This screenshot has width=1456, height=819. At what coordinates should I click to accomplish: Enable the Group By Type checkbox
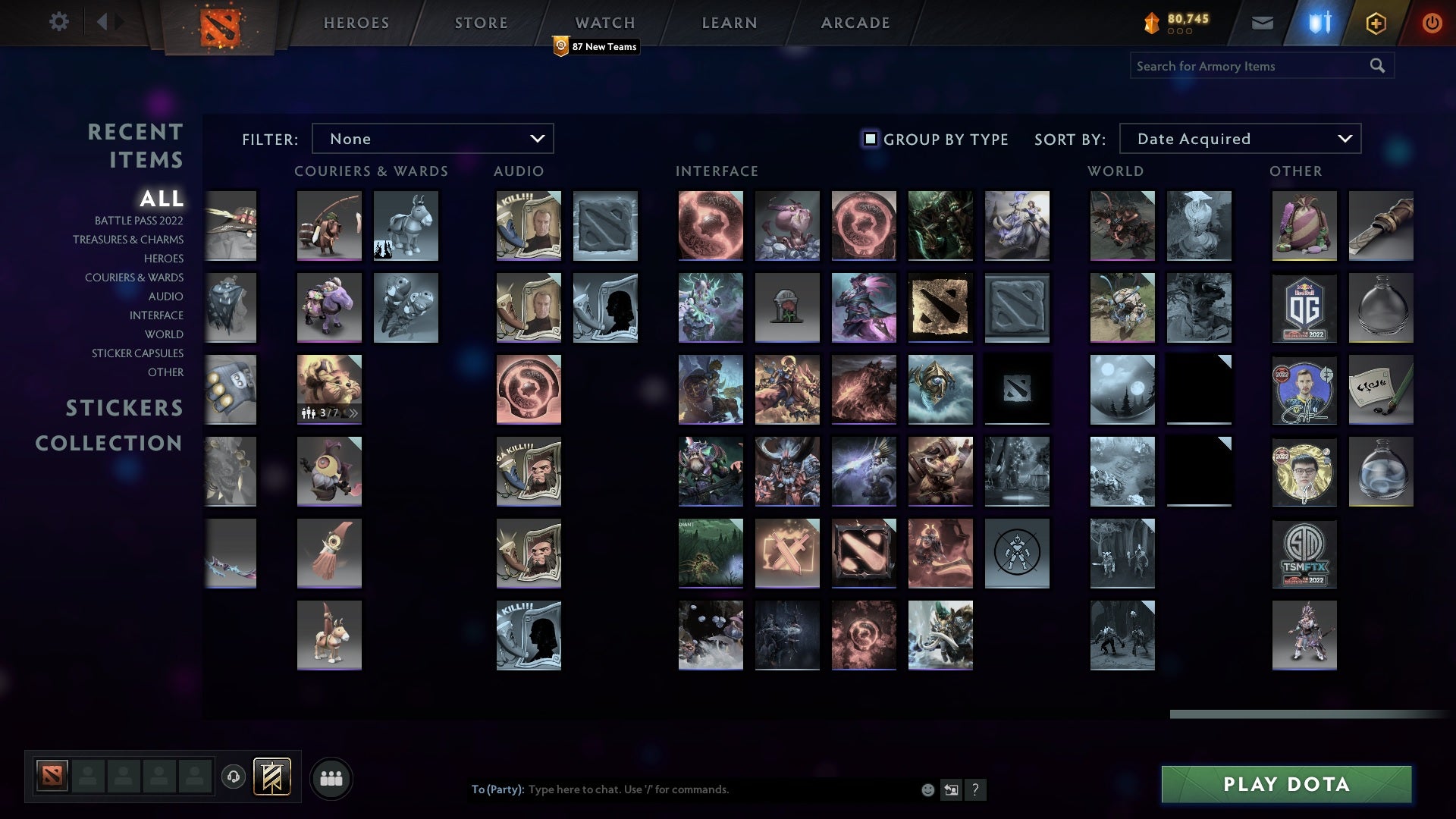(x=869, y=138)
